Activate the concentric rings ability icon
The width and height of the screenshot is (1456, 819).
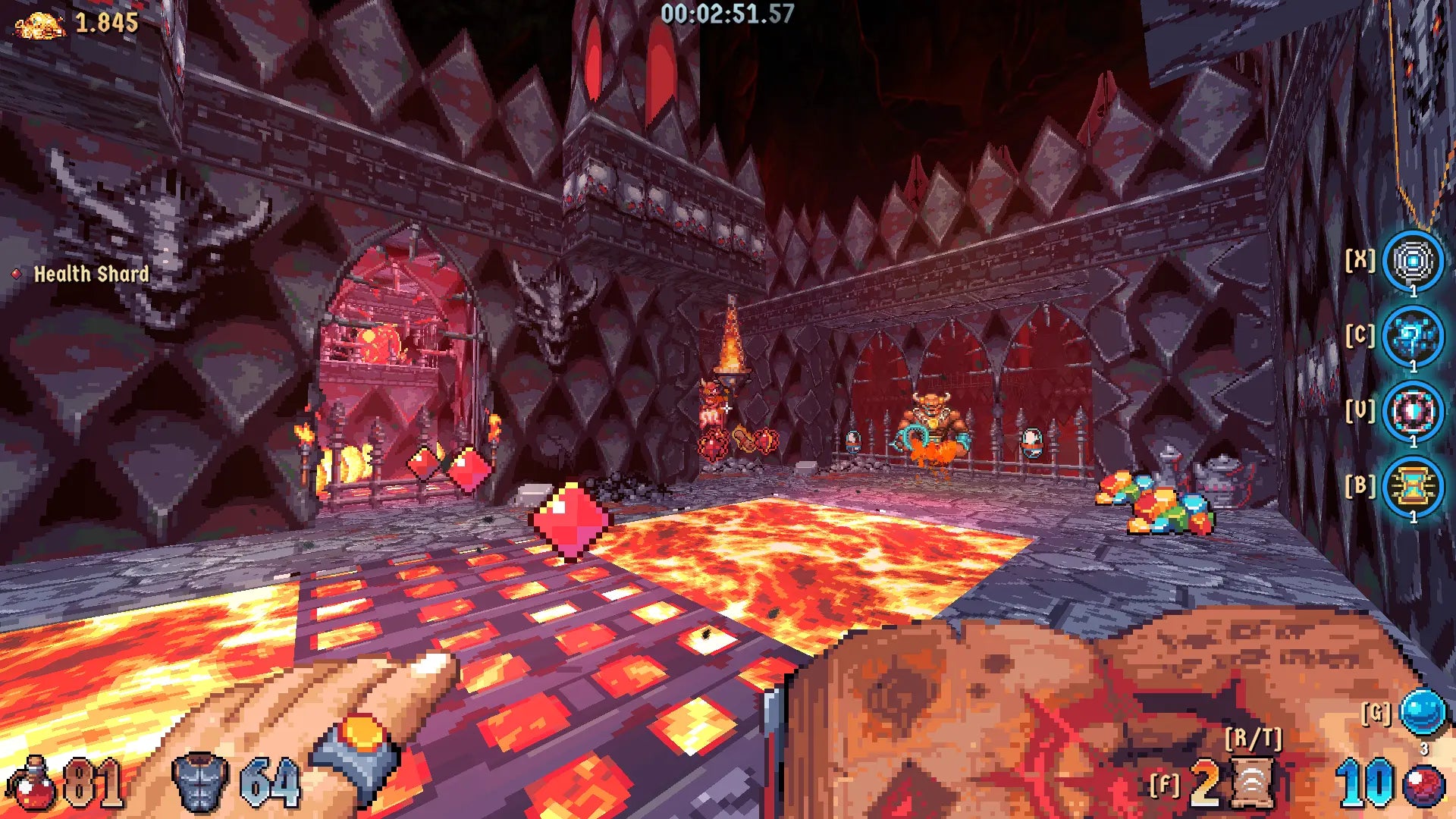pyautogui.click(x=1412, y=261)
